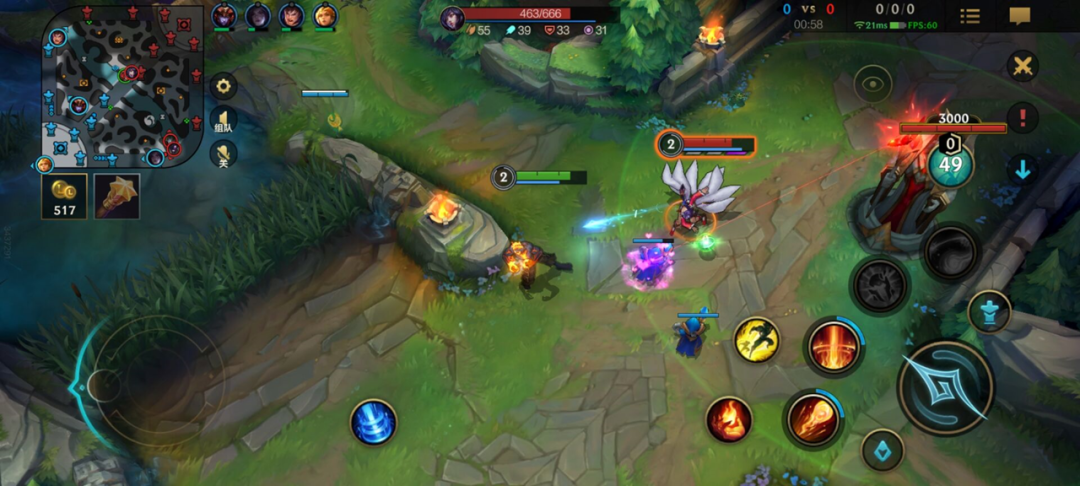
Task: Toggle the muted microphone button
Action: point(223,154)
